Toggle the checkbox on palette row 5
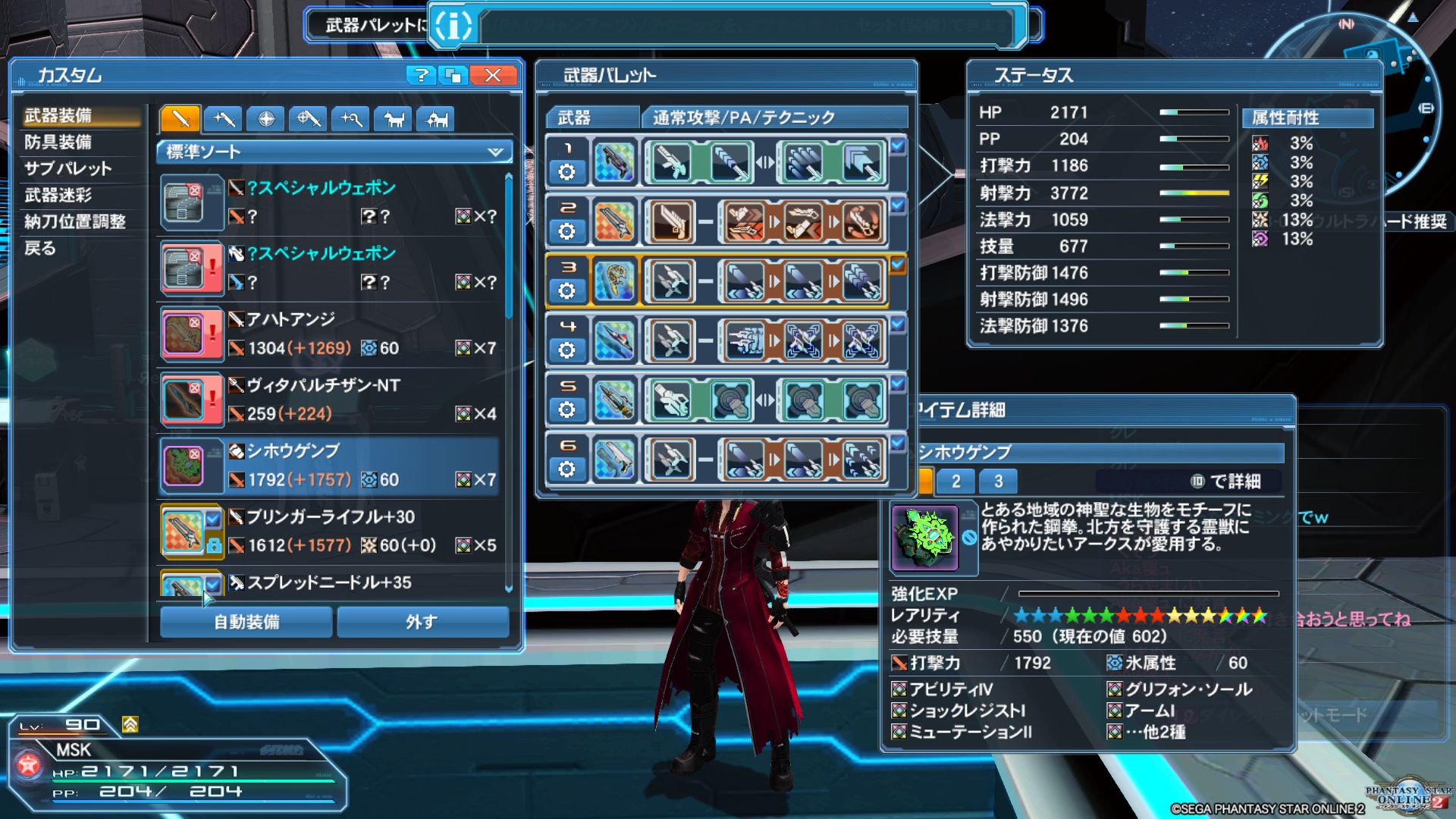The height and width of the screenshot is (819, 1456). pyautogui.click(x=898, y=384)
